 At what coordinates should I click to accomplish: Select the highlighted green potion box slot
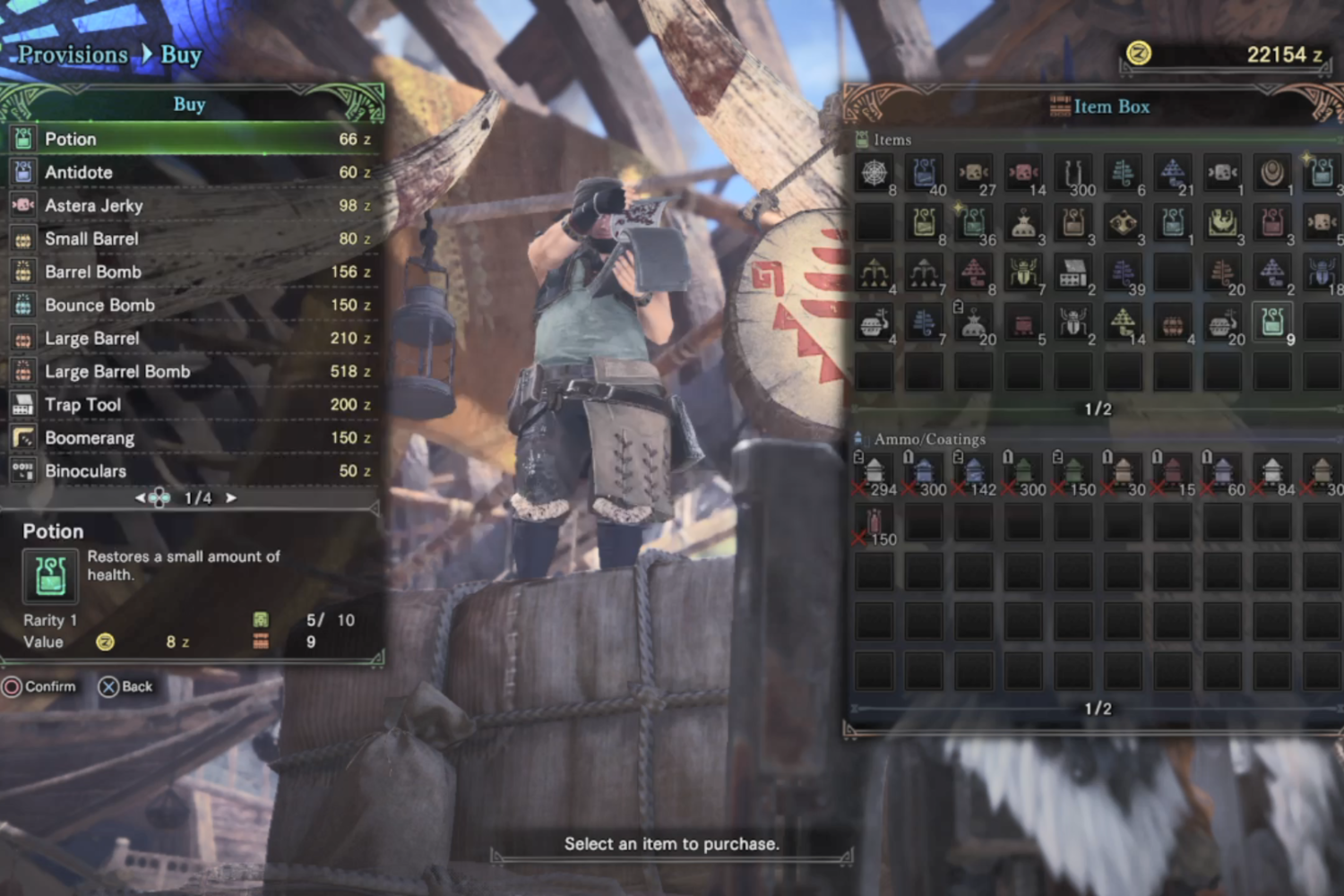(x=1272, y=322)
